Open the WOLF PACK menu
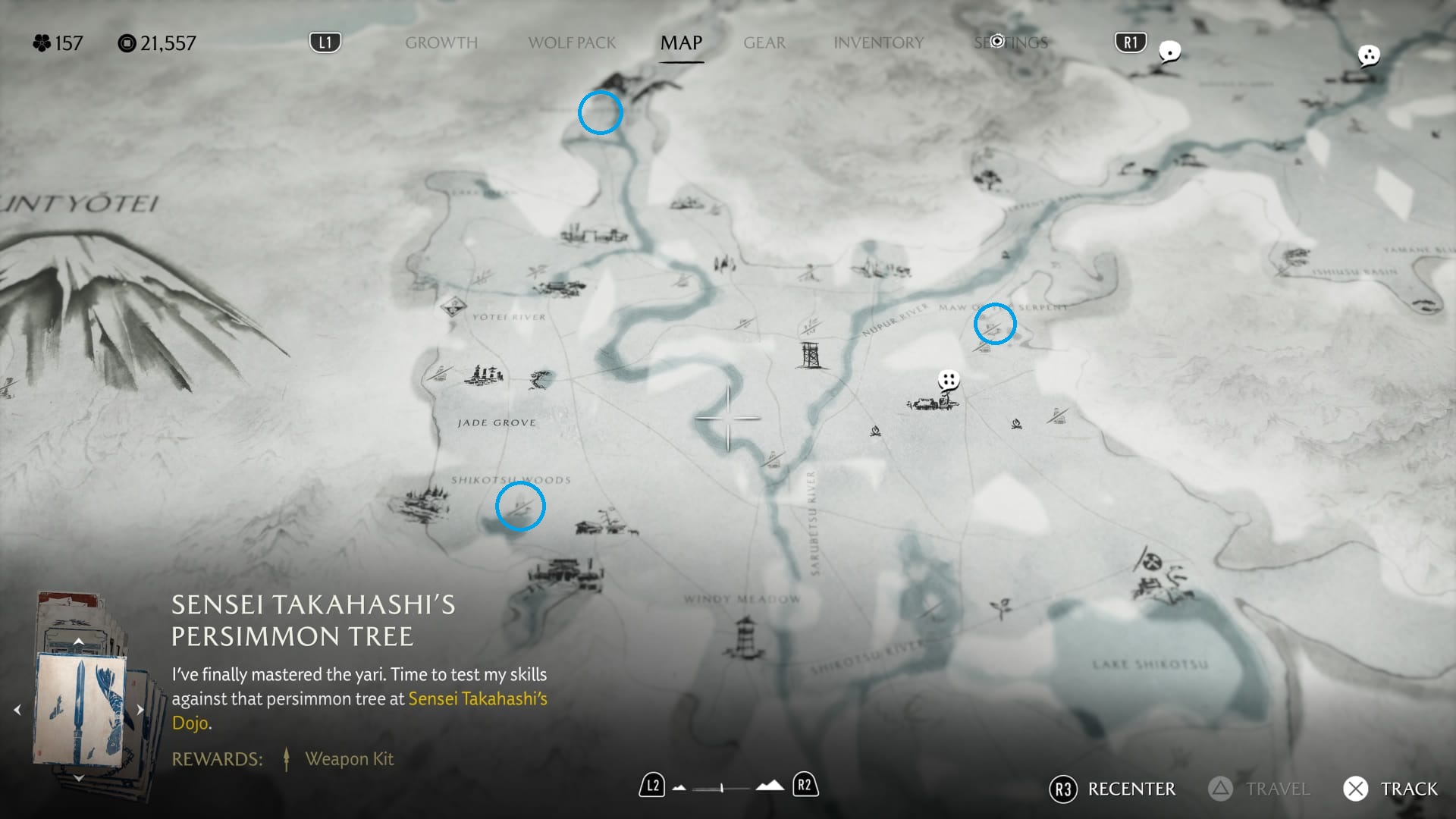The image size is (1456, 819). [572, 43]
